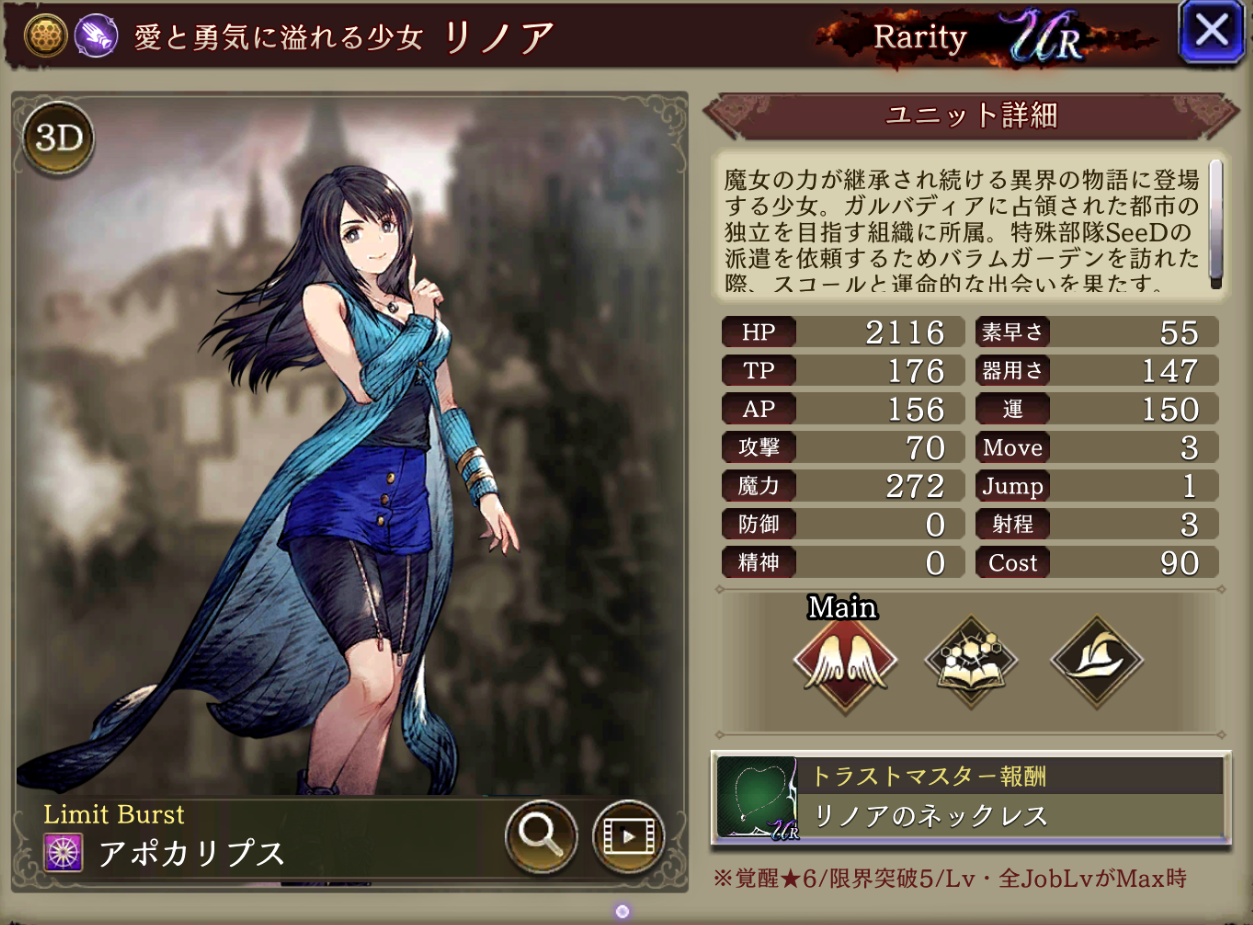1253x925 pixels.
Task: Play the Limit Burst video preview
Action: point(629,835)
